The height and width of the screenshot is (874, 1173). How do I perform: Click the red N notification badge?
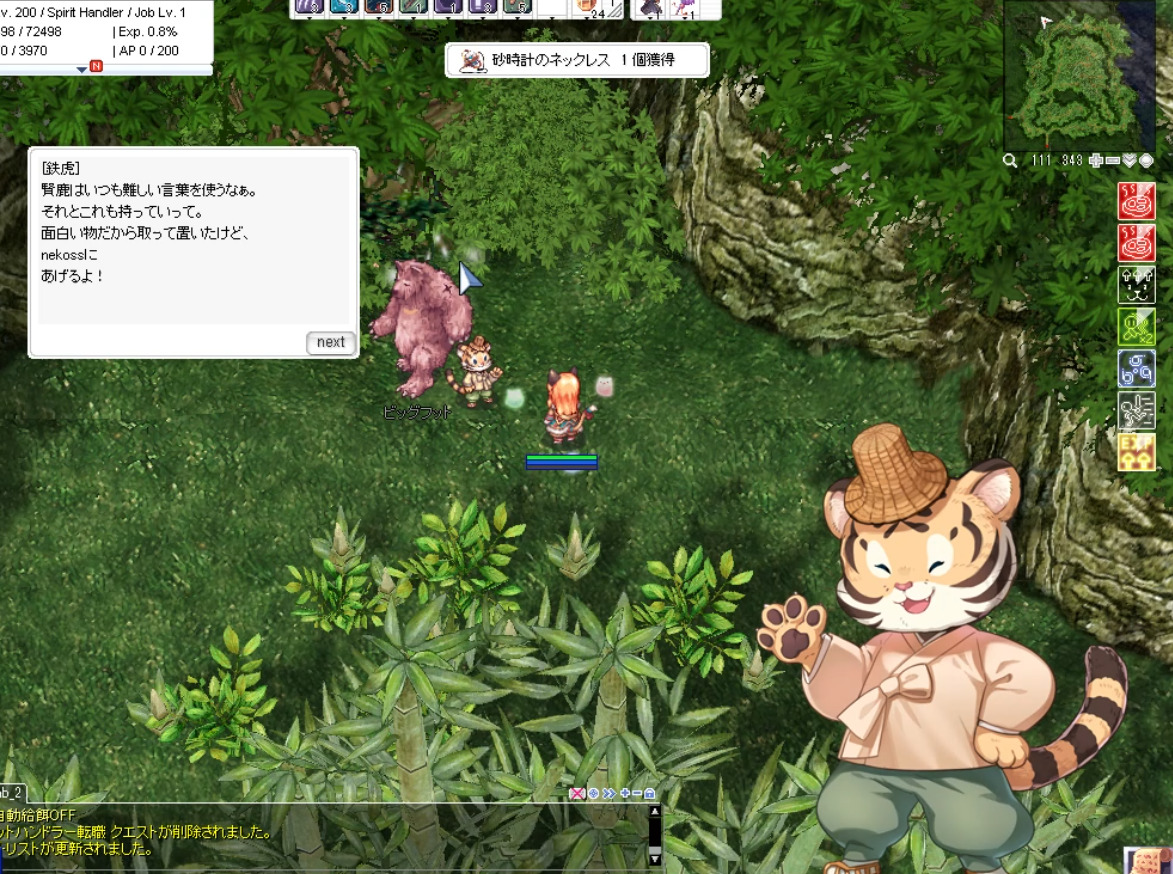click(x=96, y=66)
